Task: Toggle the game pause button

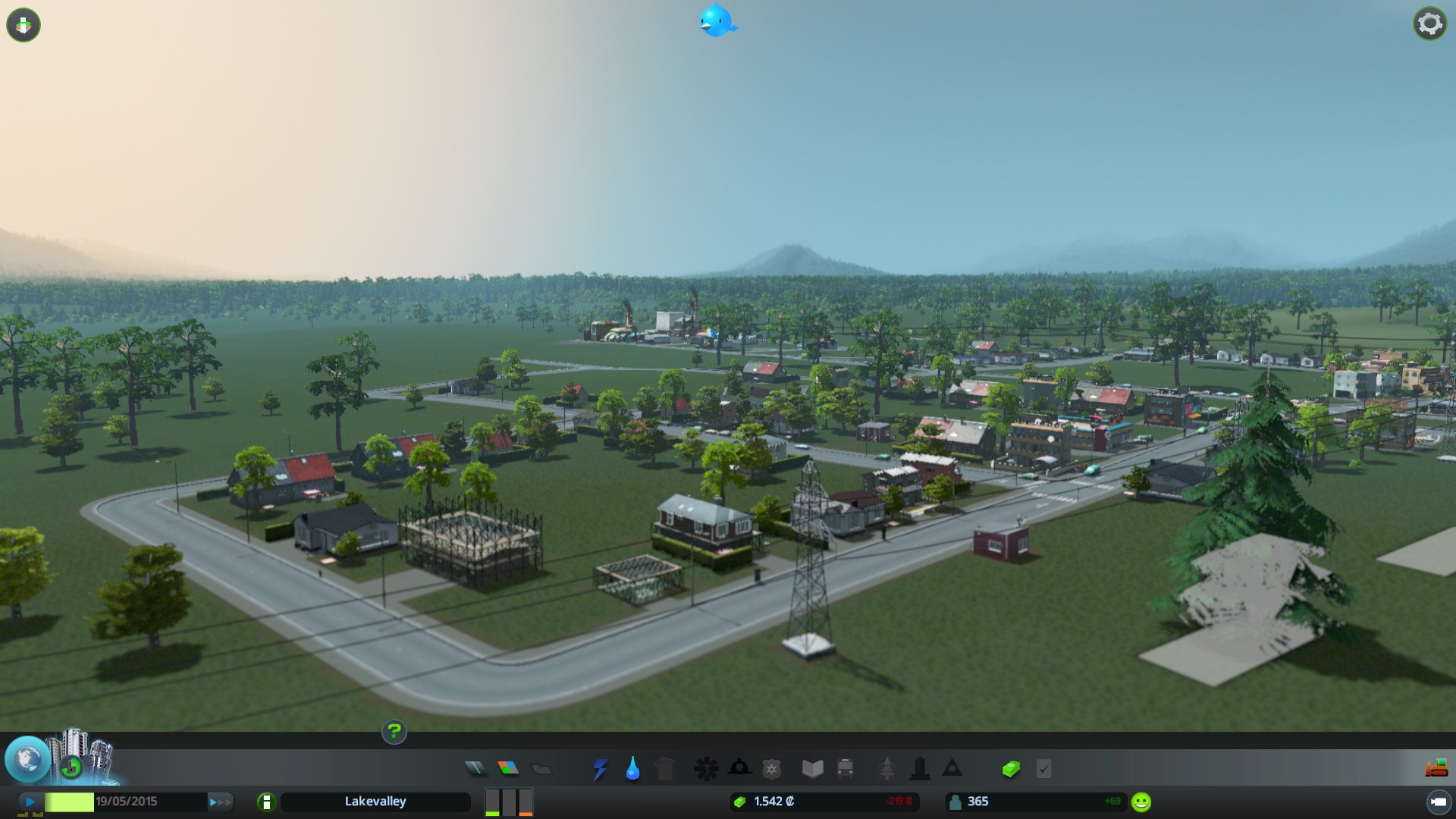Action: [x=29, y=801]
